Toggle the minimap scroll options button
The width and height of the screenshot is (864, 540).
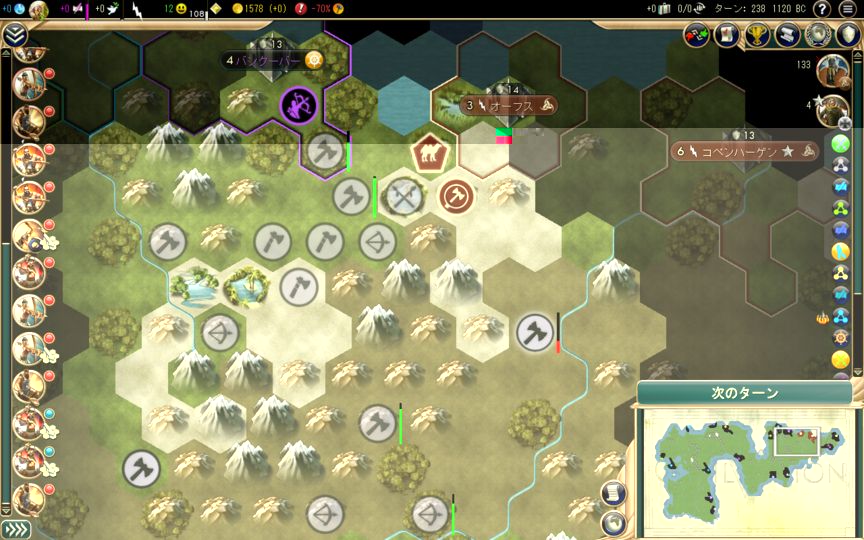tap(614, 494)
